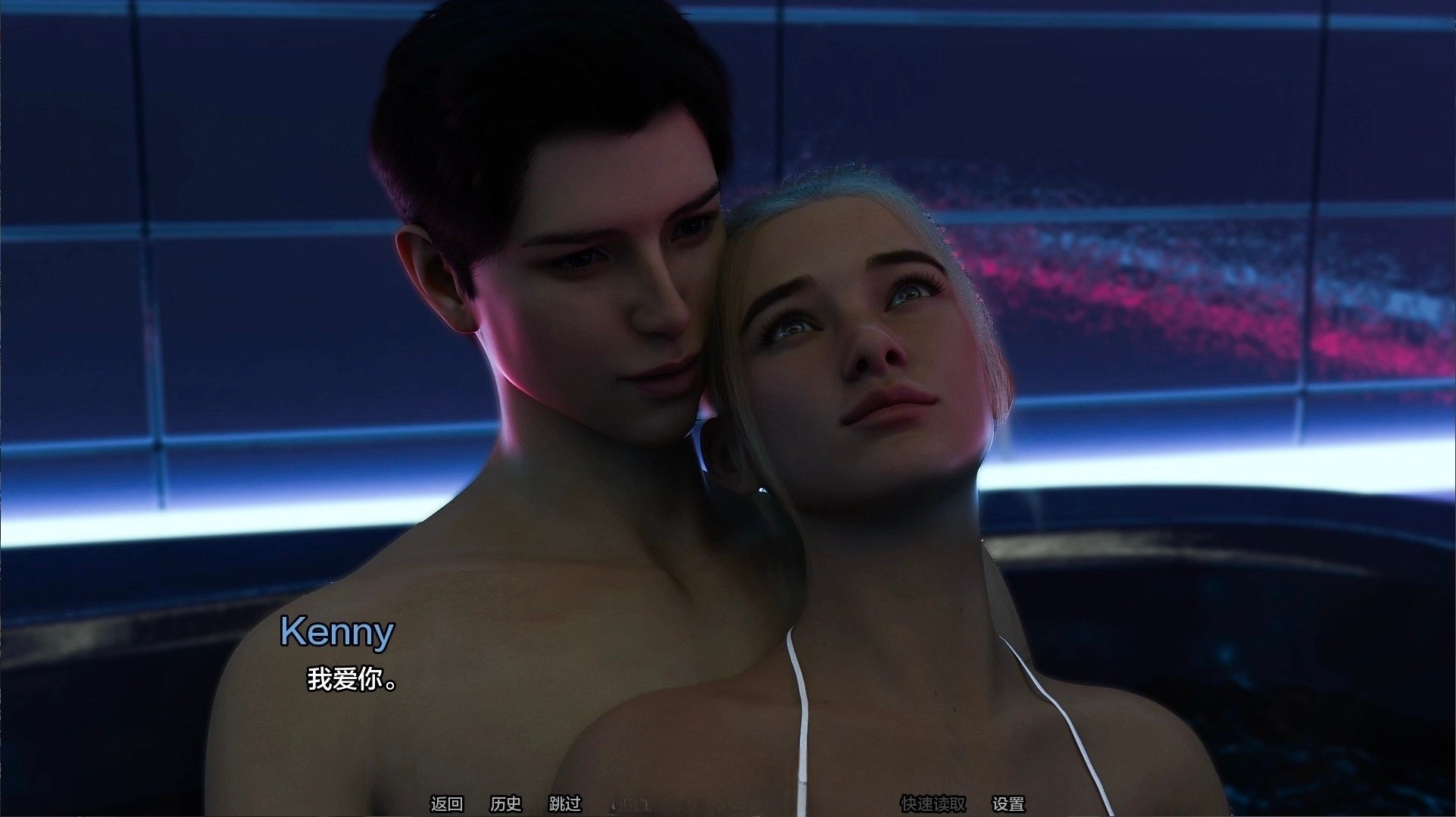1456x817 pixels.
Task: Activate the 跳过 (Skip) button
Action: [564, 803]
